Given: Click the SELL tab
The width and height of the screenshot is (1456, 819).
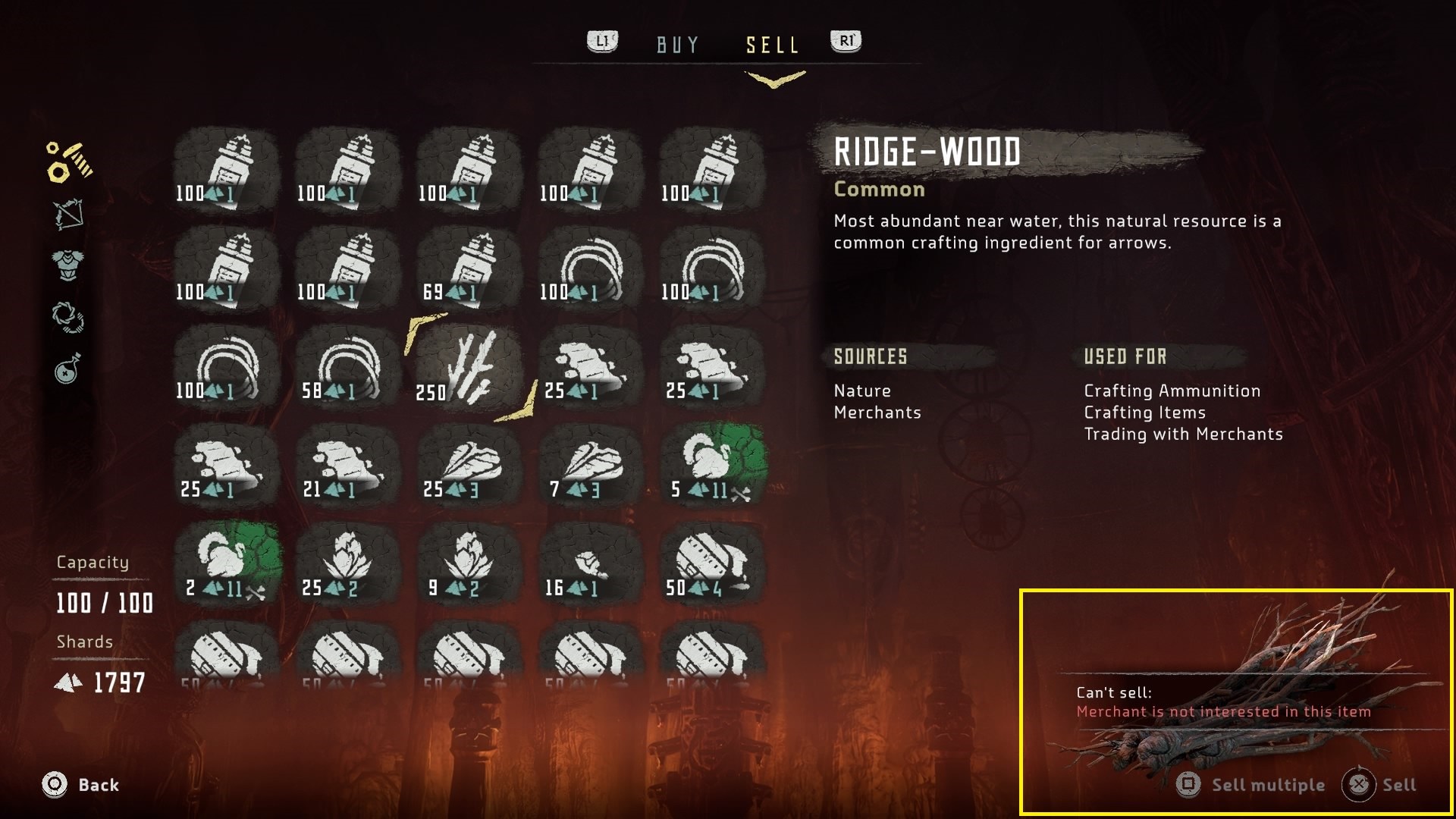Looking at the screenshot, I should [772, 44].
